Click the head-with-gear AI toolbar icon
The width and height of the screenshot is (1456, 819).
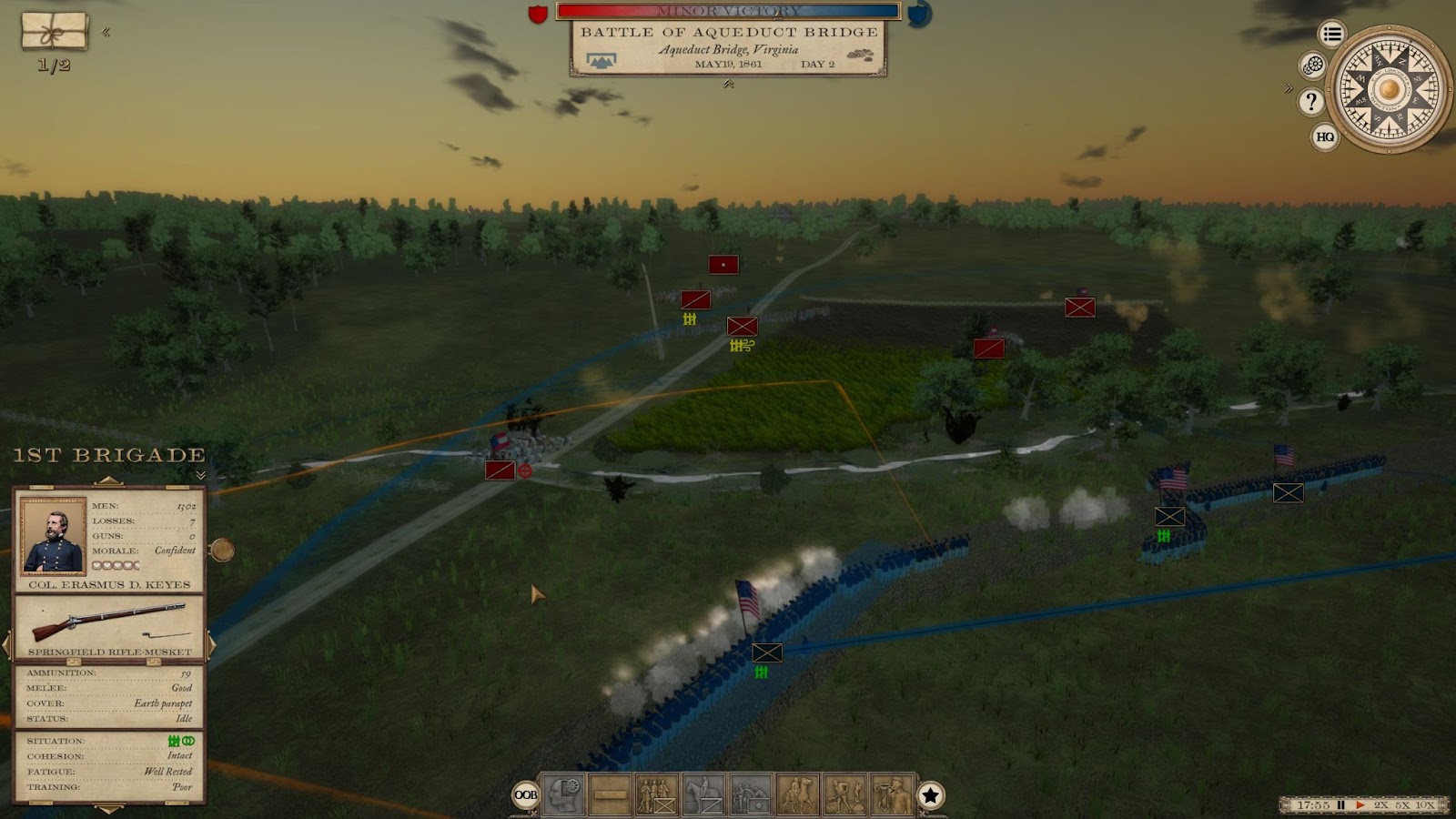[x=562, y=794]
